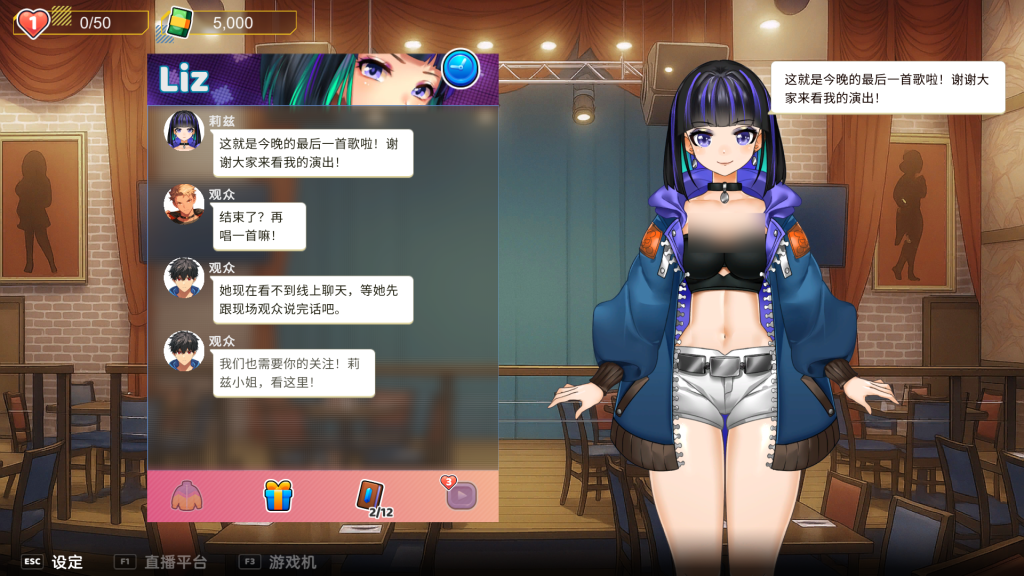Viewport: 1024px width, 576px height.
Task: Open the 直播平台 streaming platform
Action: tap(175, 562)
